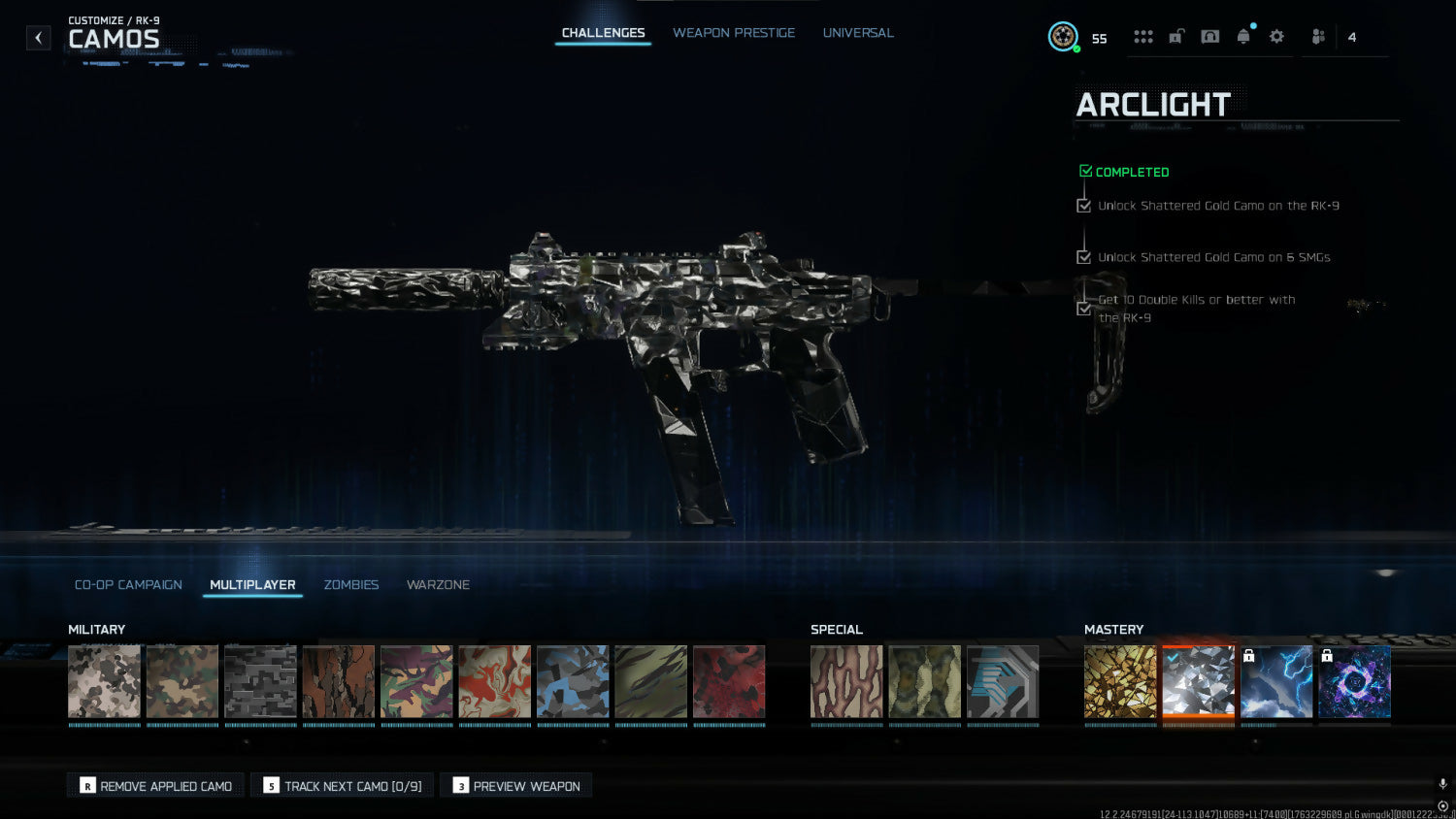Choose the gray digital pixel camo

[x=260, y=681]
